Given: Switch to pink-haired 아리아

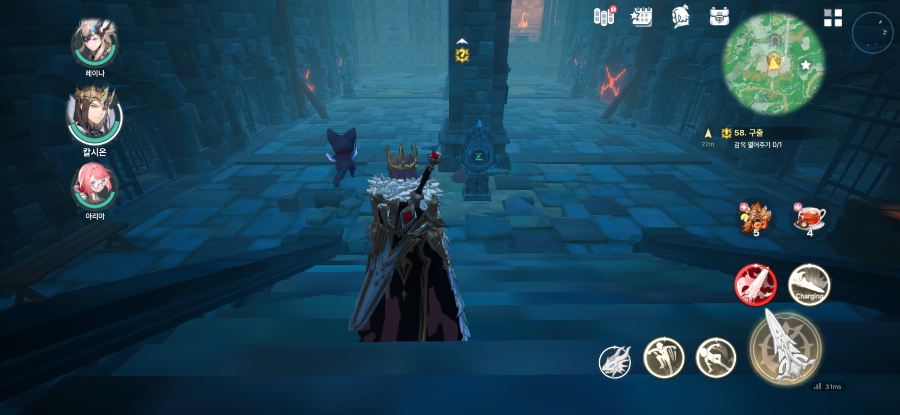Looking at the screenshot, I should (94, 184).
